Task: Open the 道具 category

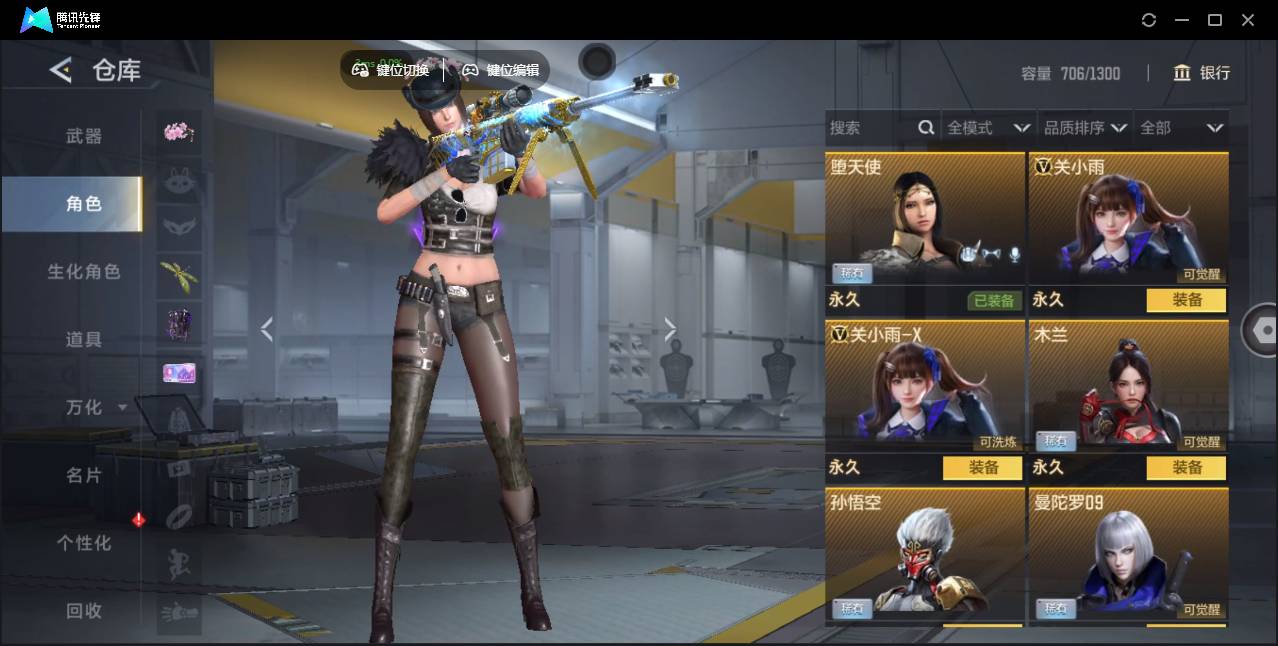Action: point(84,340)
